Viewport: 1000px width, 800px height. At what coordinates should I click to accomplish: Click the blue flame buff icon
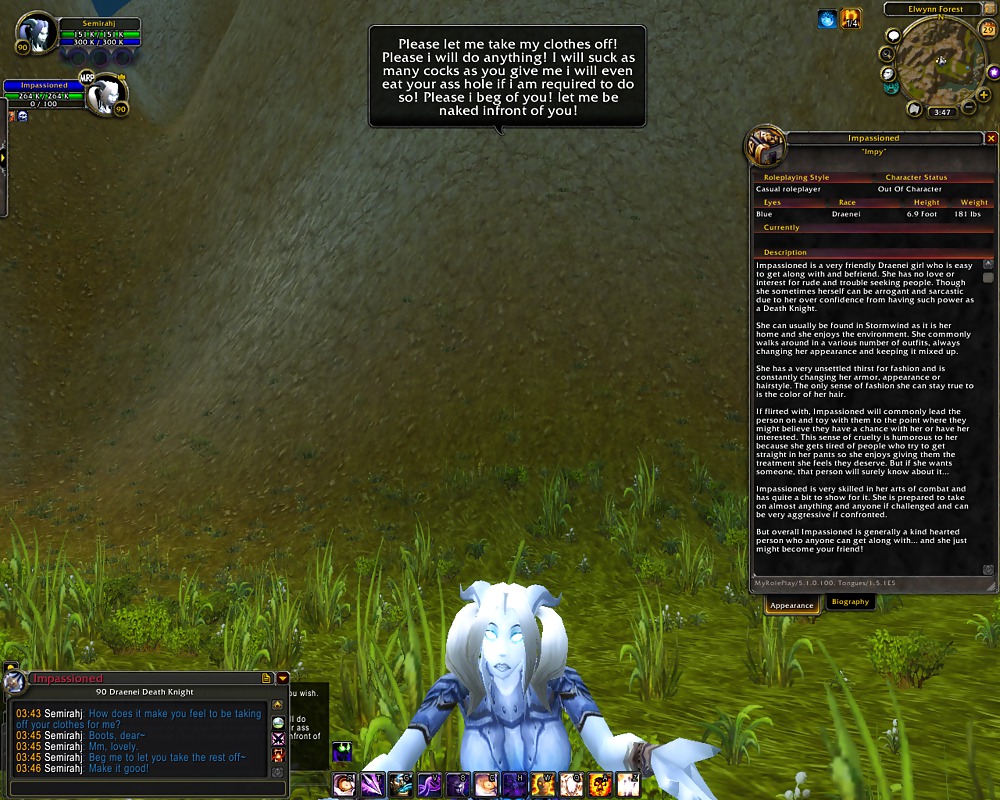827,19
